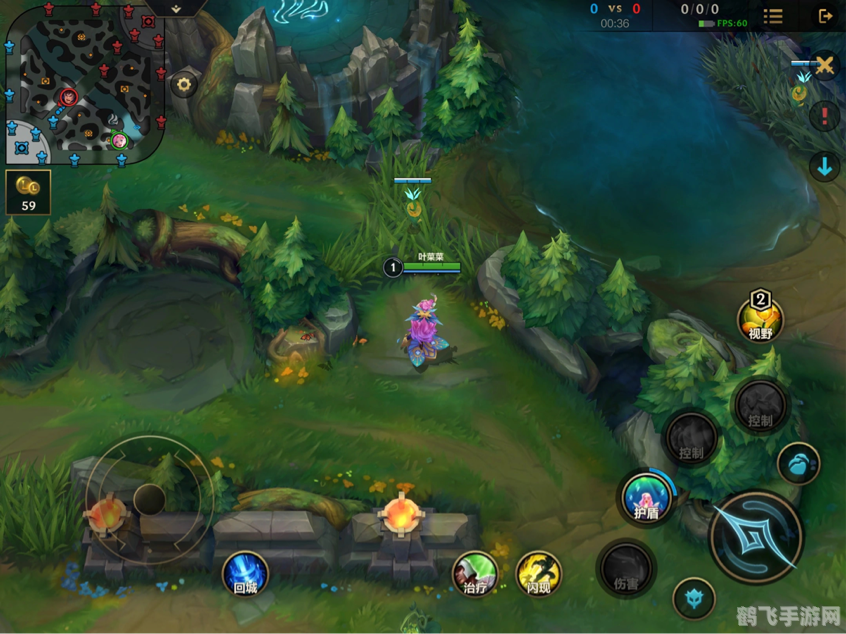Click the minimap
Screen dimensions: 846x634
pyautogui.click(x=83, y=82)
